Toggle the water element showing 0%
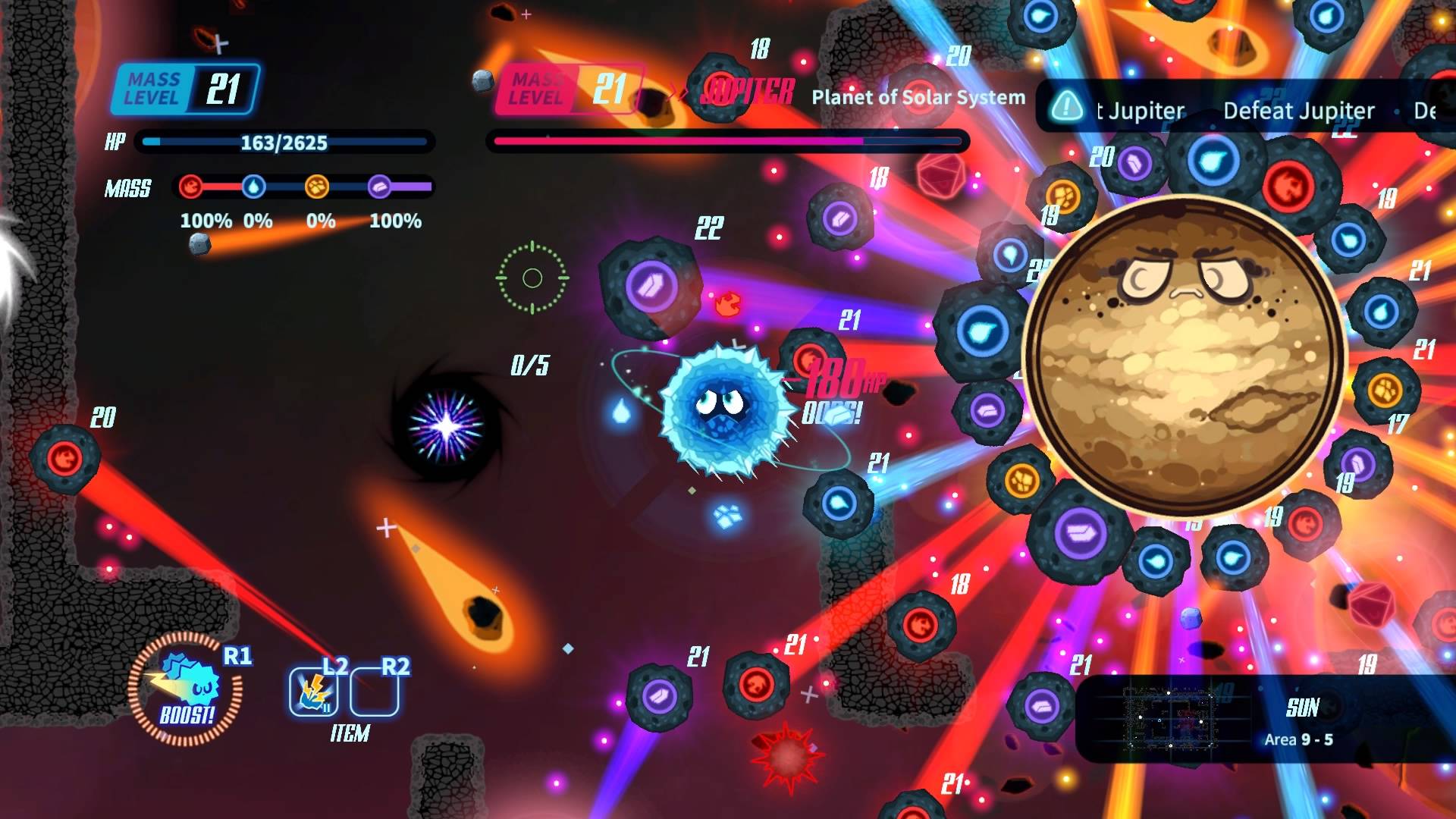This screenshot has width=1456, height=819. pos(256,221)
